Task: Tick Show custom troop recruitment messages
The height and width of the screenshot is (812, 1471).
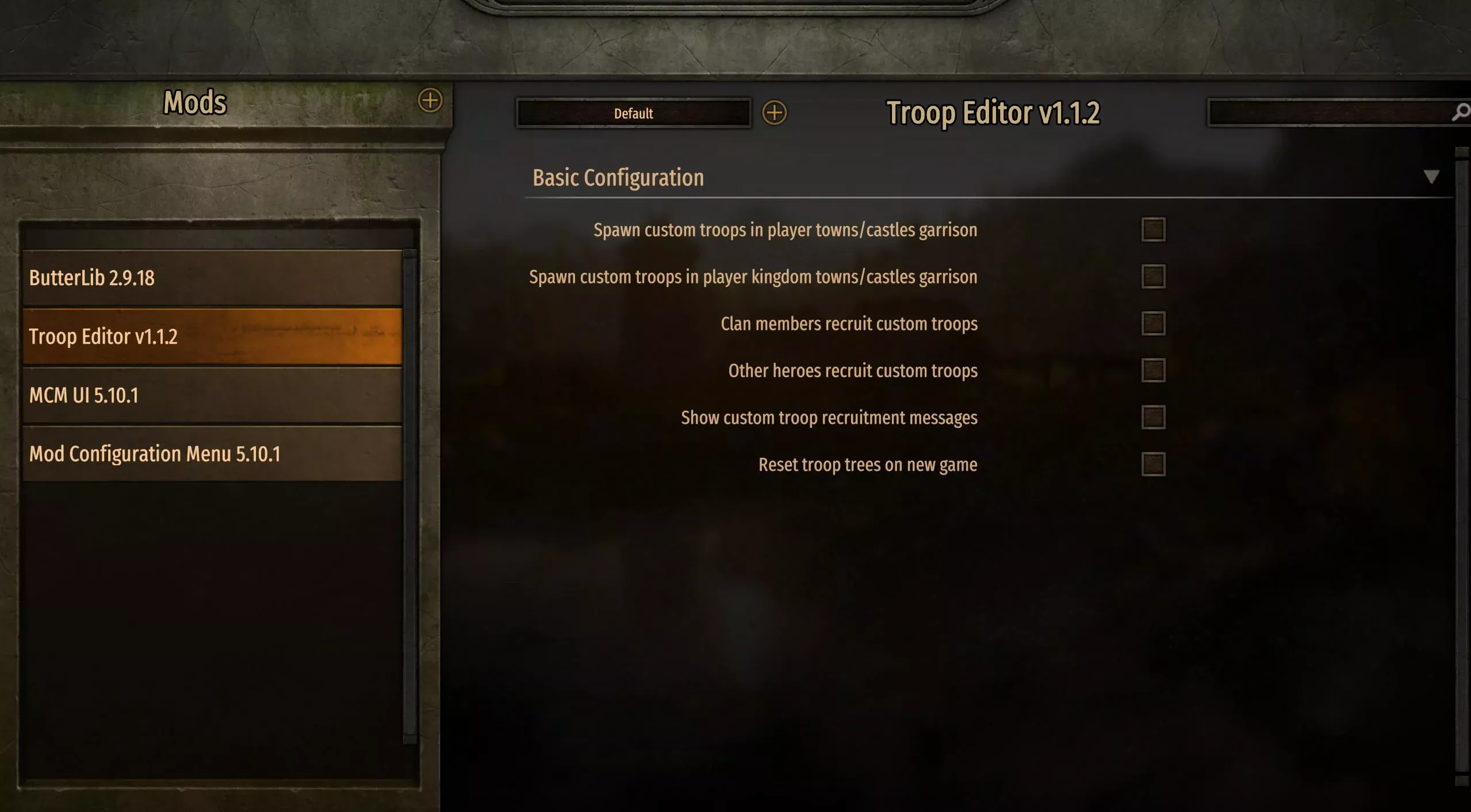Action: [x=1153, y=418]
